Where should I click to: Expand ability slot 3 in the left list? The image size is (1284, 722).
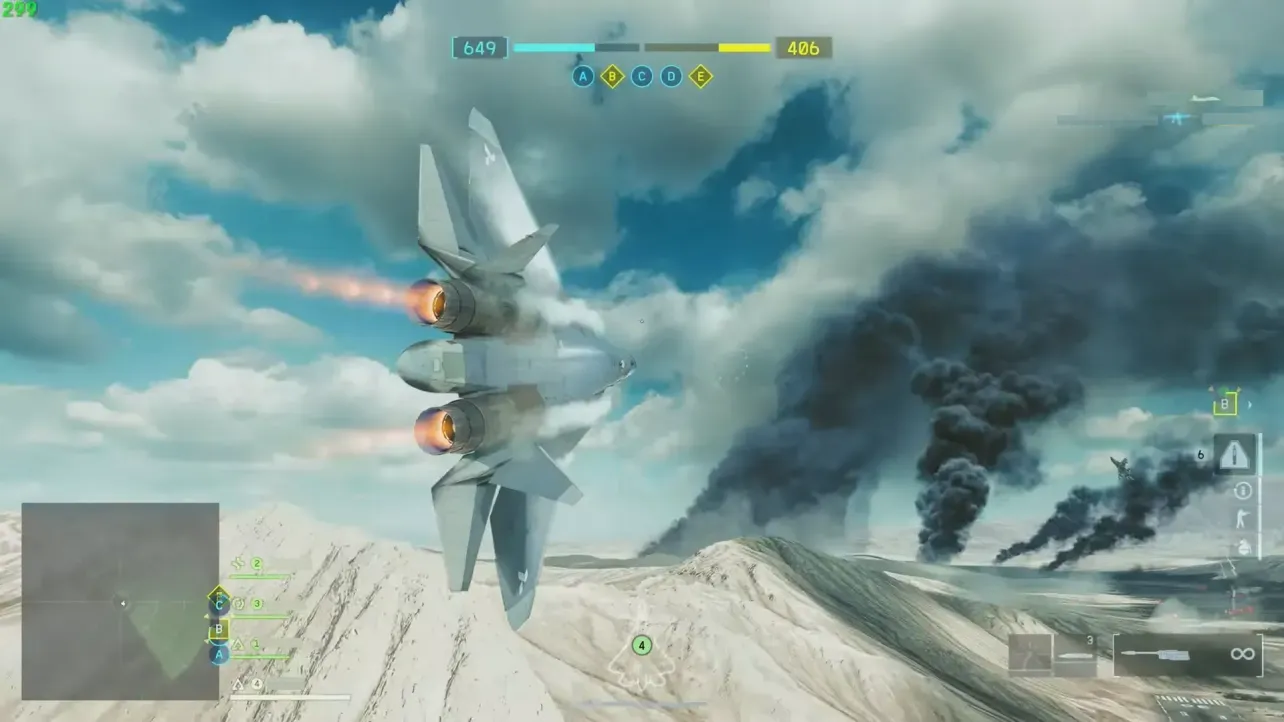point(258,604)
